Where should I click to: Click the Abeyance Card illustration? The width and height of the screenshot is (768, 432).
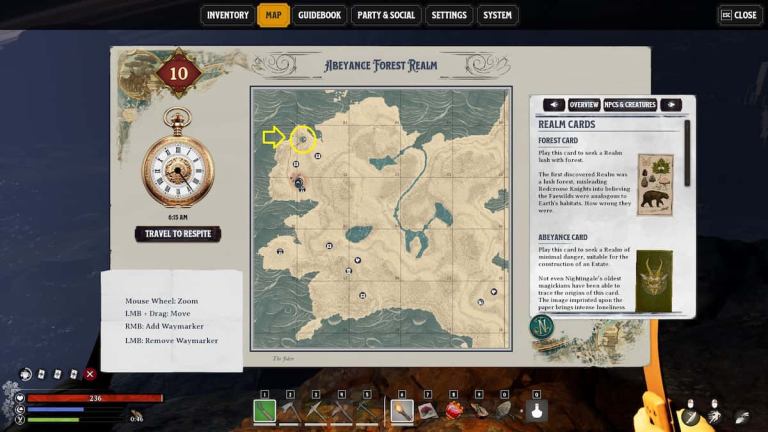655,279
